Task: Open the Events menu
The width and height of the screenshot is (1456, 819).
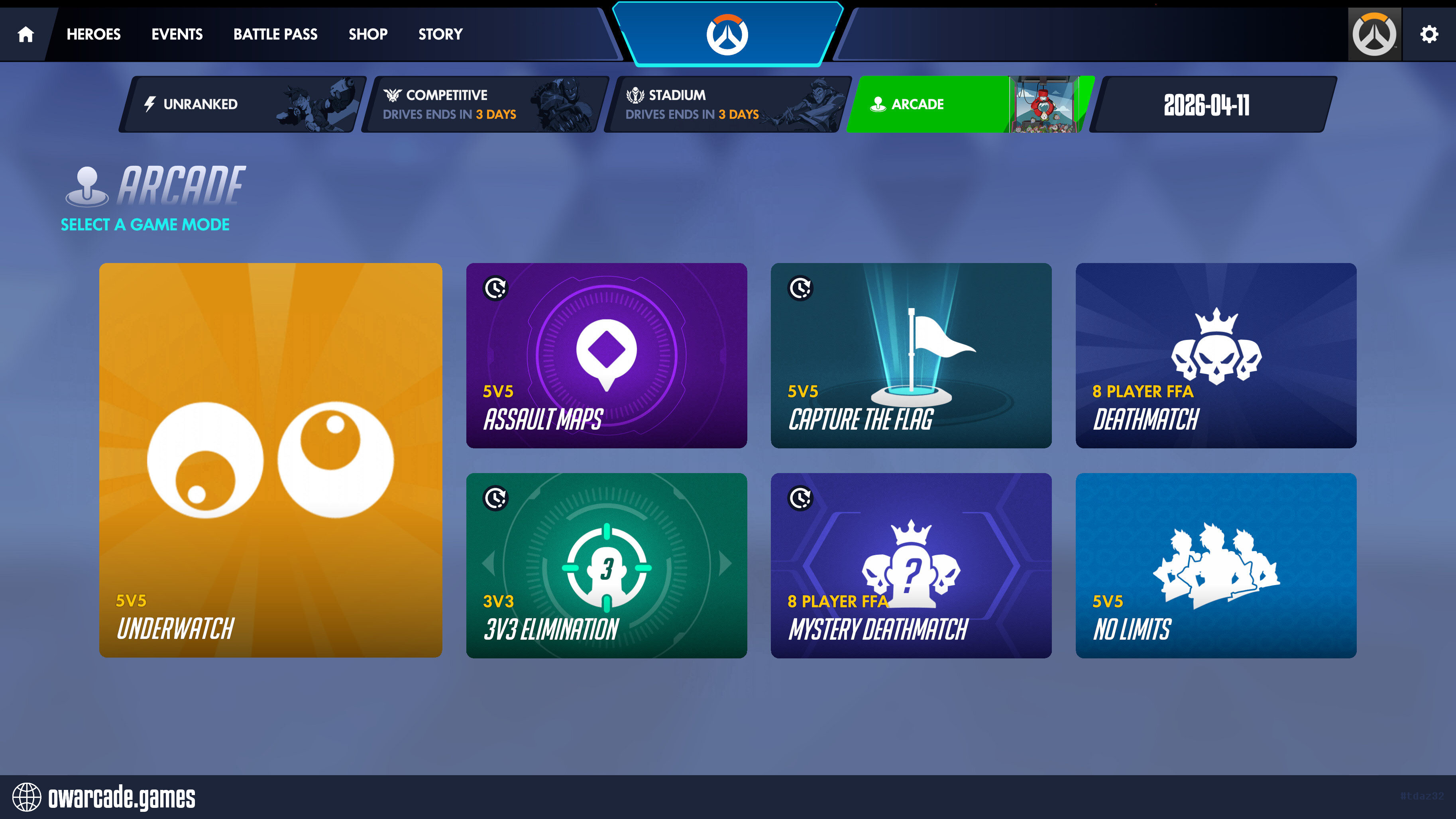Action: (177, 35)
